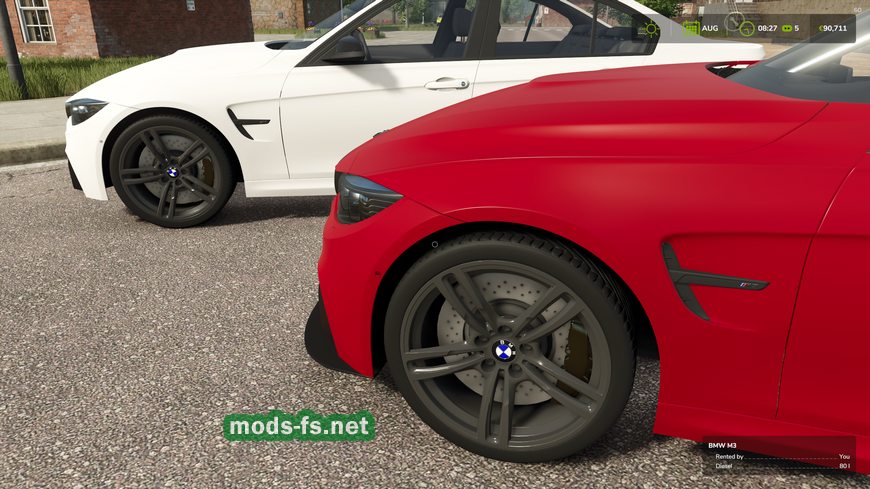Click the mods-fs.net watermark link
Screen dimensions: 870x489
pyautogui.click(x=299, y=426)
